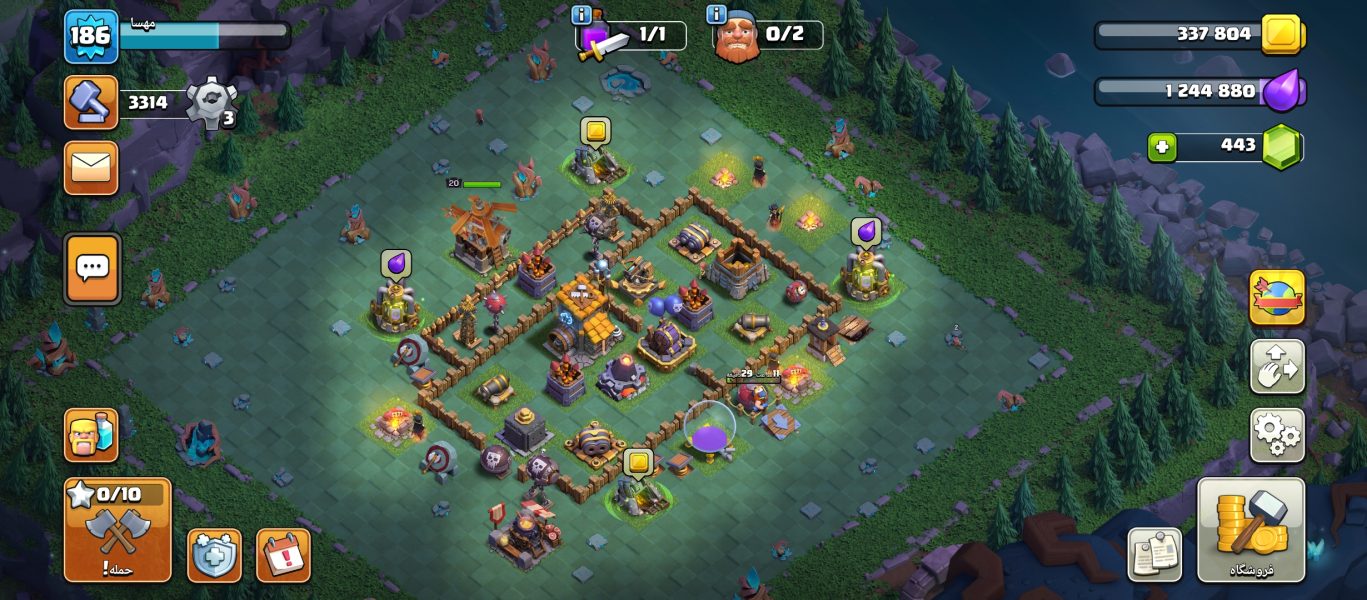1367x600 pixels.
Task: Start an attack with the crossed axes button
Action: coord(117,529)
